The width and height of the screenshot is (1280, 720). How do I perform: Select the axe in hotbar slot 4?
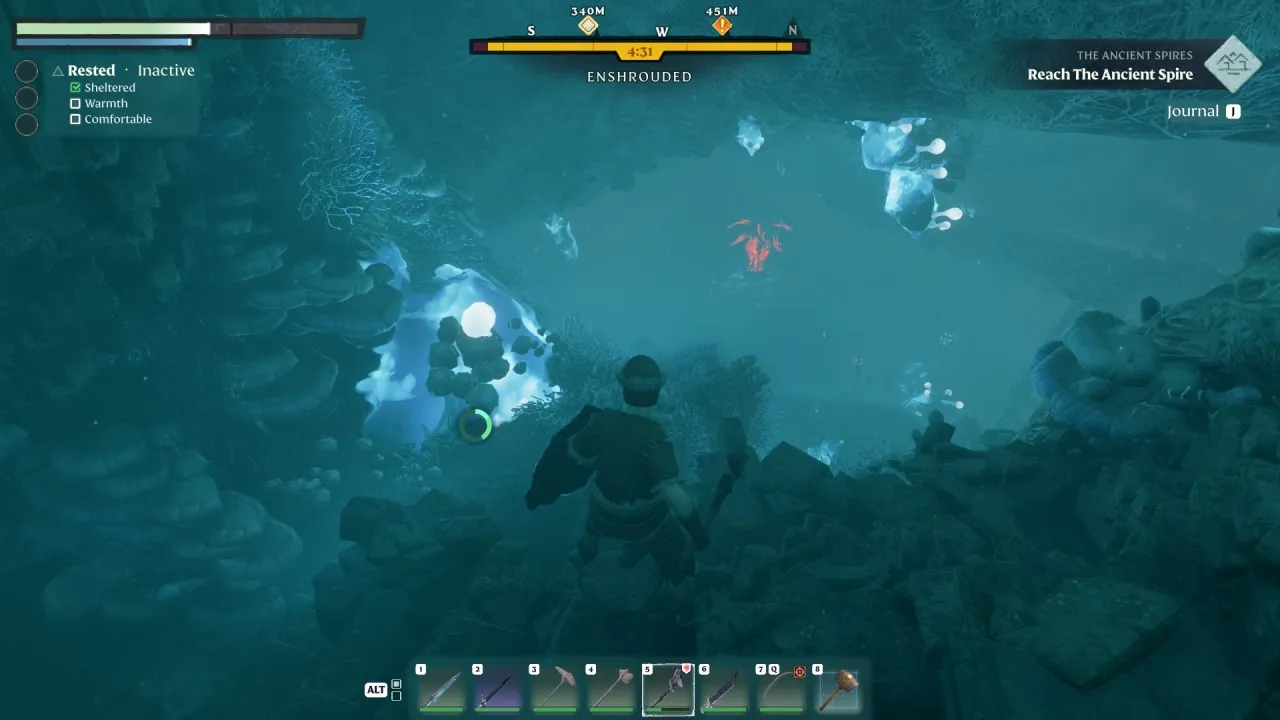[611, 690]
